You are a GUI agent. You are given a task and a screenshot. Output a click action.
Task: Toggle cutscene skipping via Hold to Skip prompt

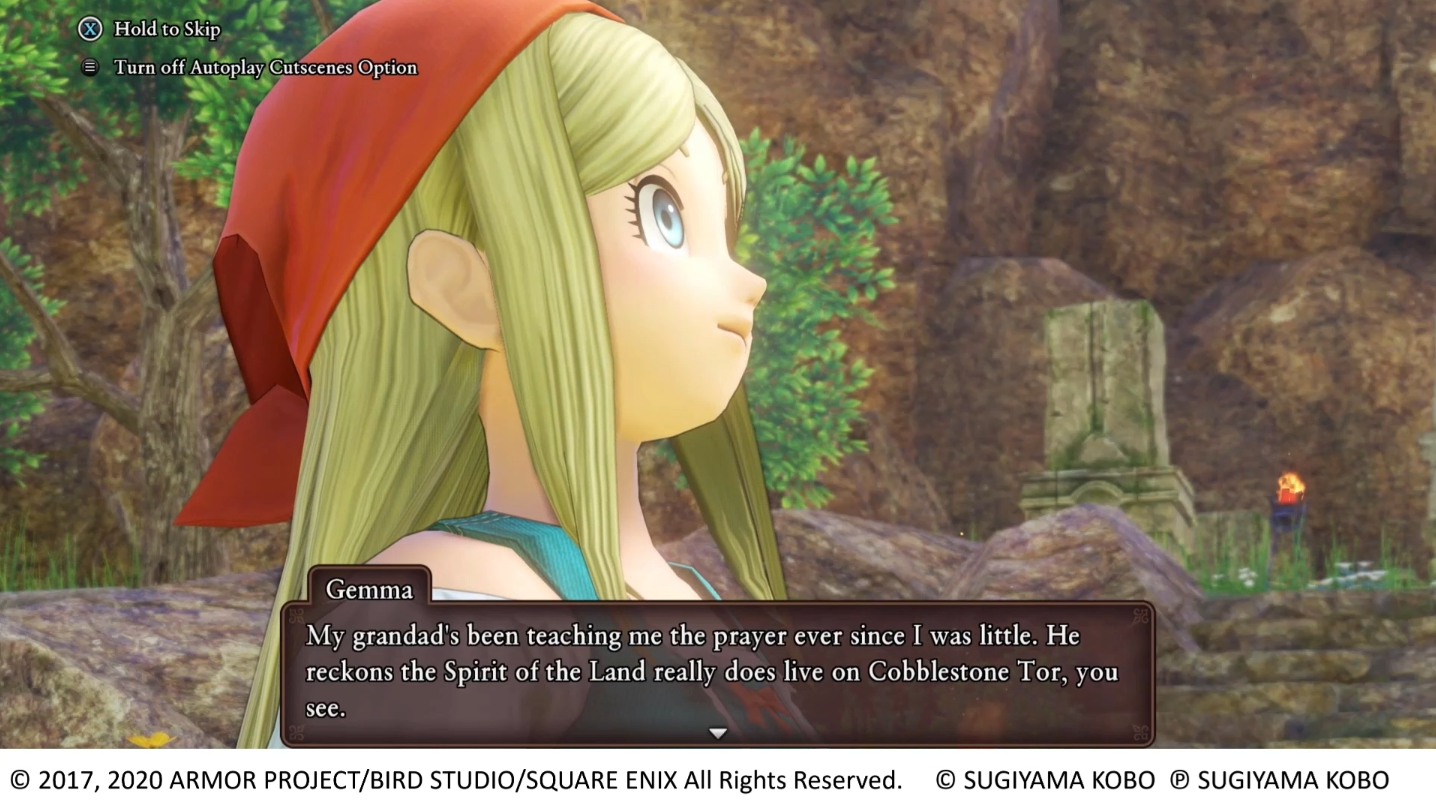165,29
